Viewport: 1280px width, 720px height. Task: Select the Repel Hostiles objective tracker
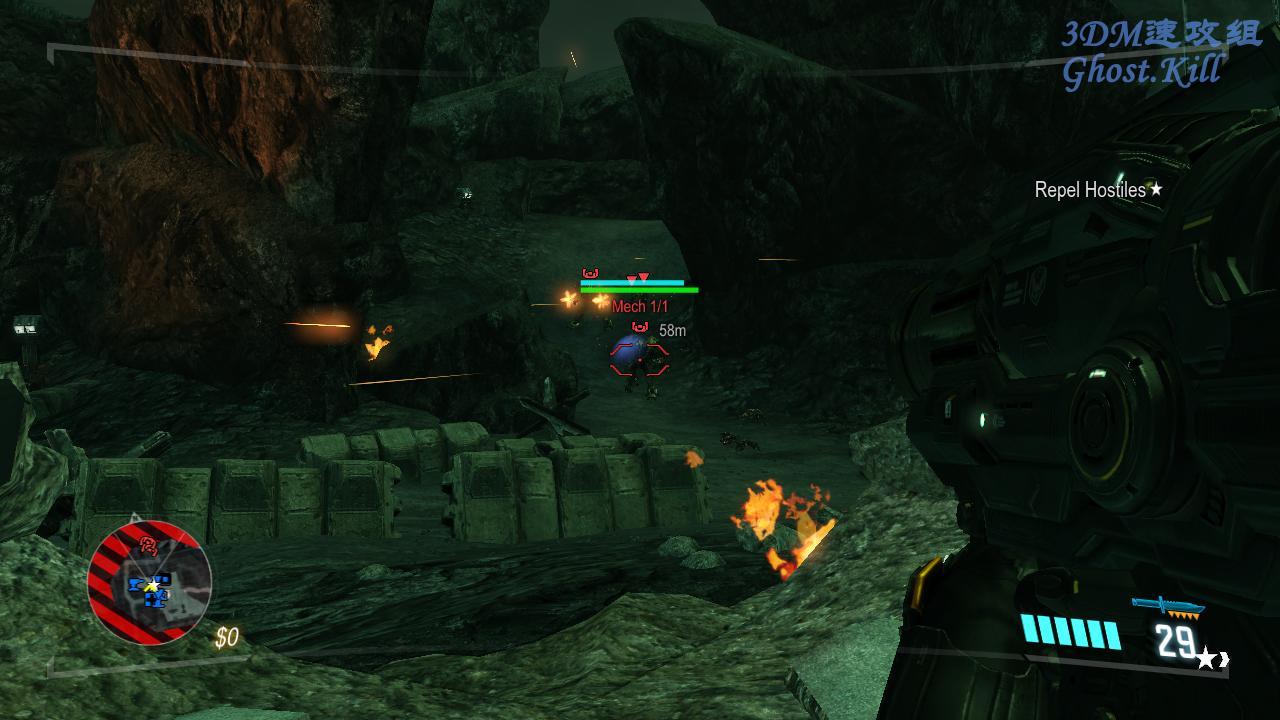[1098, 189]
